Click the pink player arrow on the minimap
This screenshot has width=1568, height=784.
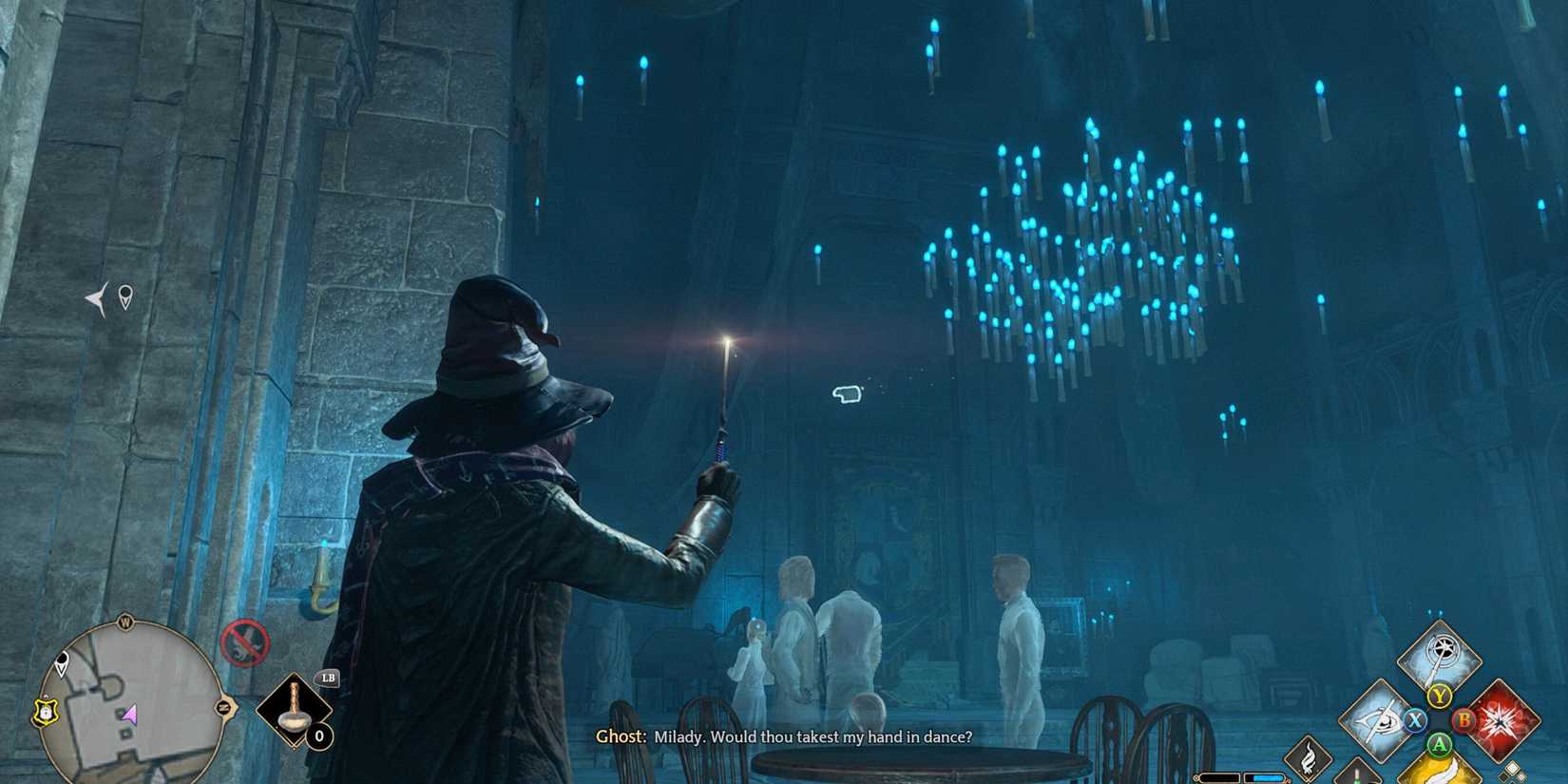[129, 716]
